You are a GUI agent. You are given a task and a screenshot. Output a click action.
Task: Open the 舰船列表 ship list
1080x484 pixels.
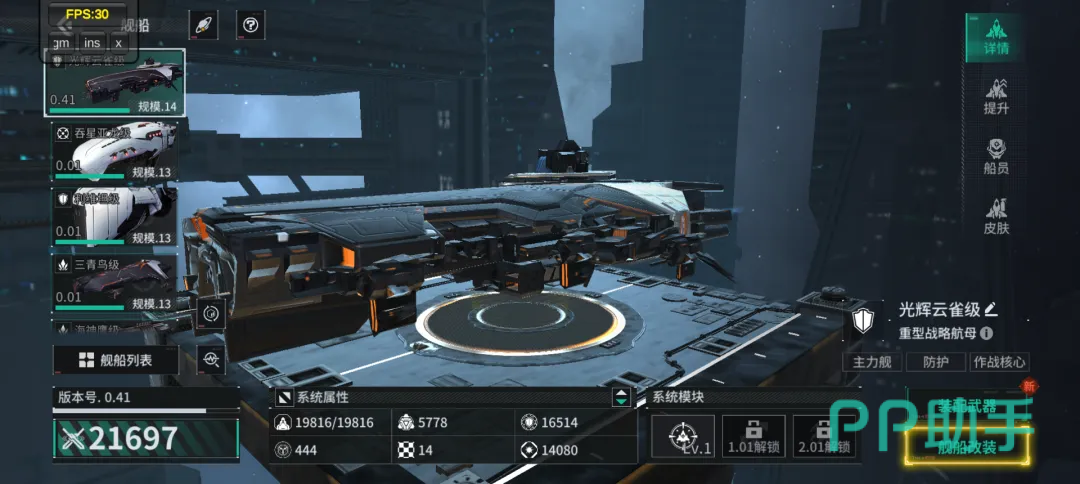[x=116, y=360]
